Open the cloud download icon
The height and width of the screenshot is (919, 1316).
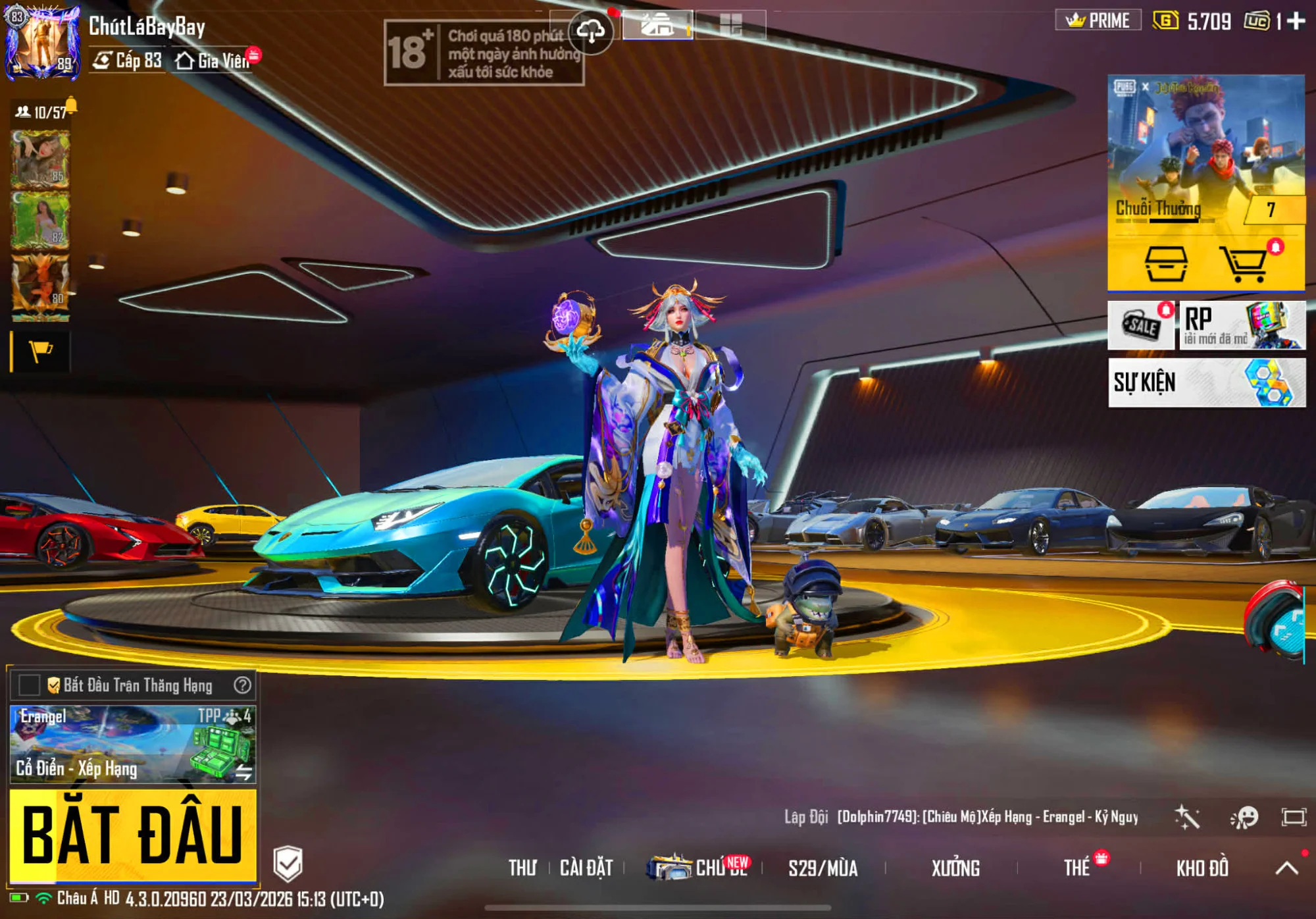(x=590, y=30)
